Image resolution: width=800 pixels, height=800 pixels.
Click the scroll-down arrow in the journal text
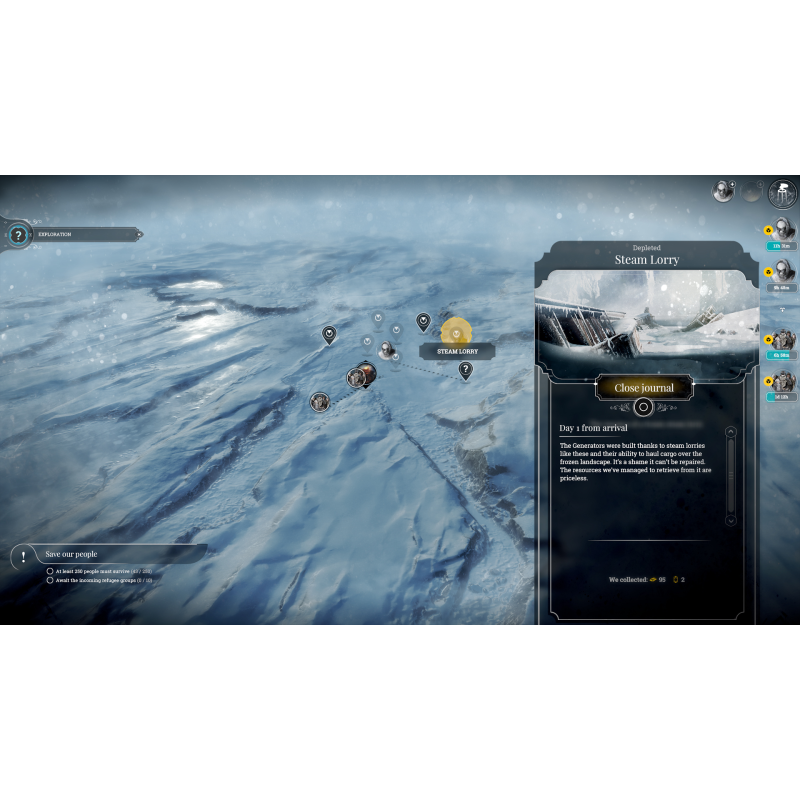point(730,520)
